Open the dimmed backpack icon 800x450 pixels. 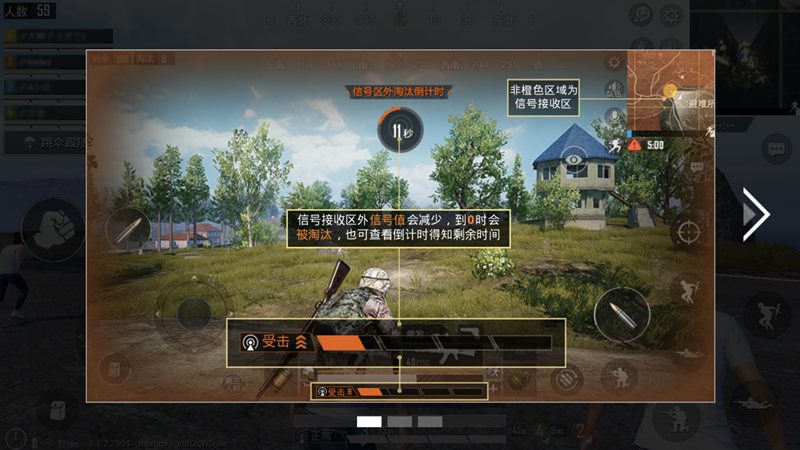[x=58, y=412]
